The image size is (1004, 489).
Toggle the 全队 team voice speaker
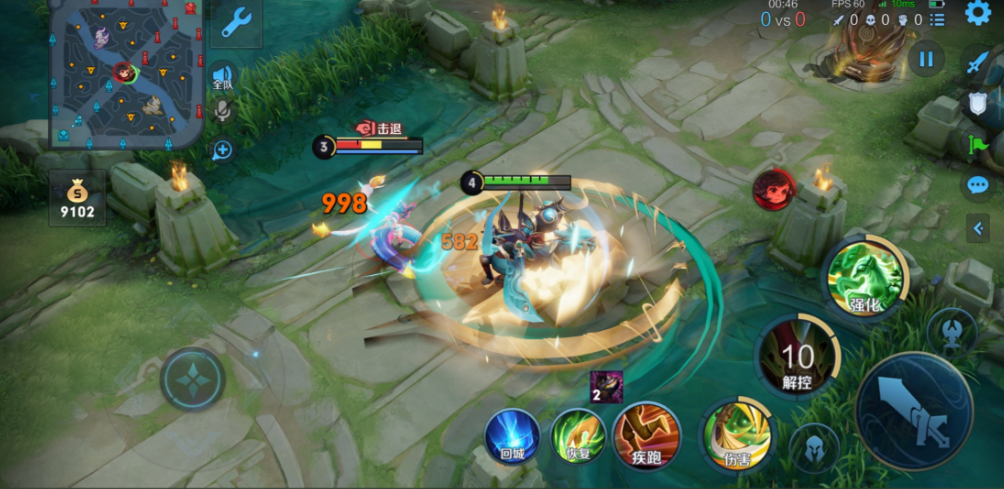[x=222, y=77]
